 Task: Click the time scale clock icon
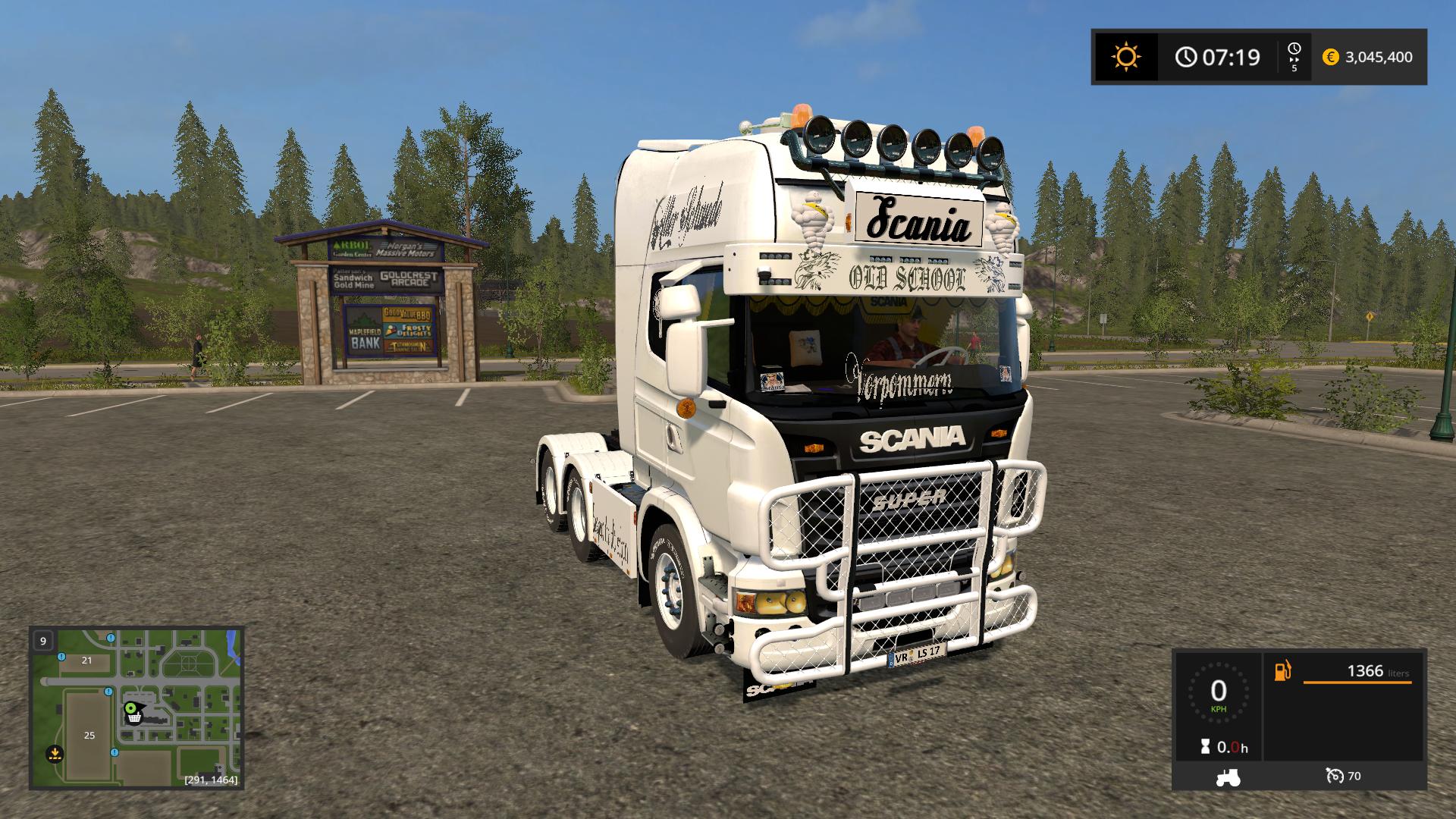1294,49
